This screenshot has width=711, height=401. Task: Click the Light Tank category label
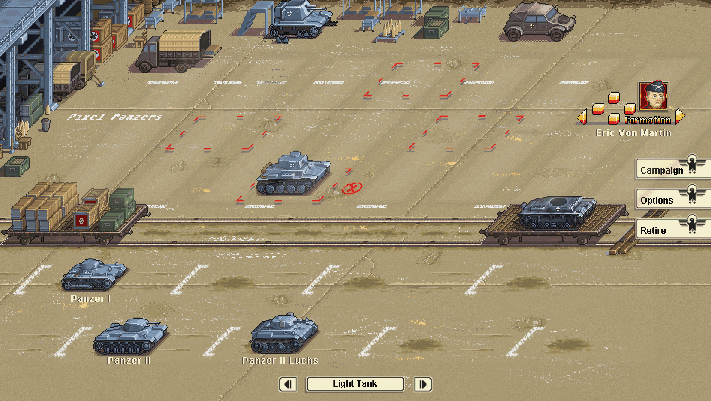click(355, 384)
